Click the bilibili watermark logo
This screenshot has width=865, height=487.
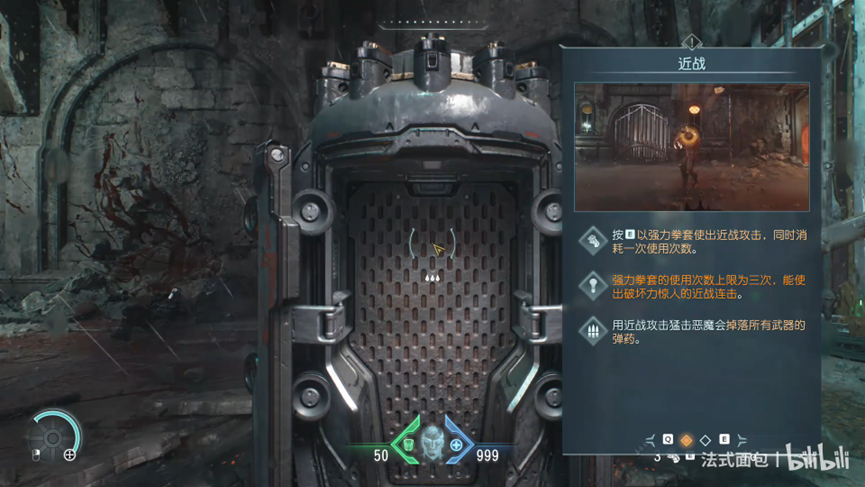coord(818,460)
